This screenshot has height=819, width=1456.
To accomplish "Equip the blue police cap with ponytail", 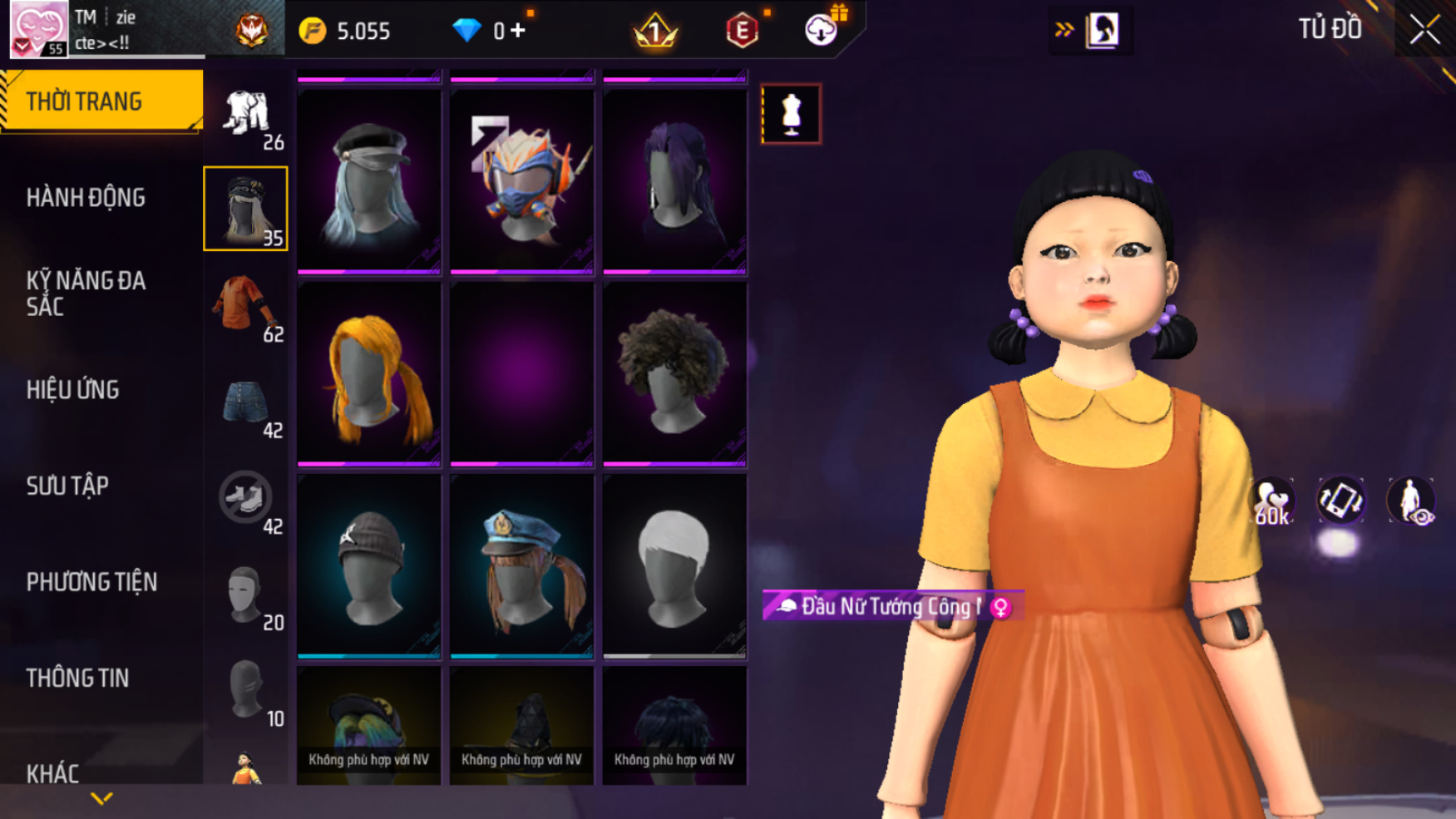I will coord(521,567).
